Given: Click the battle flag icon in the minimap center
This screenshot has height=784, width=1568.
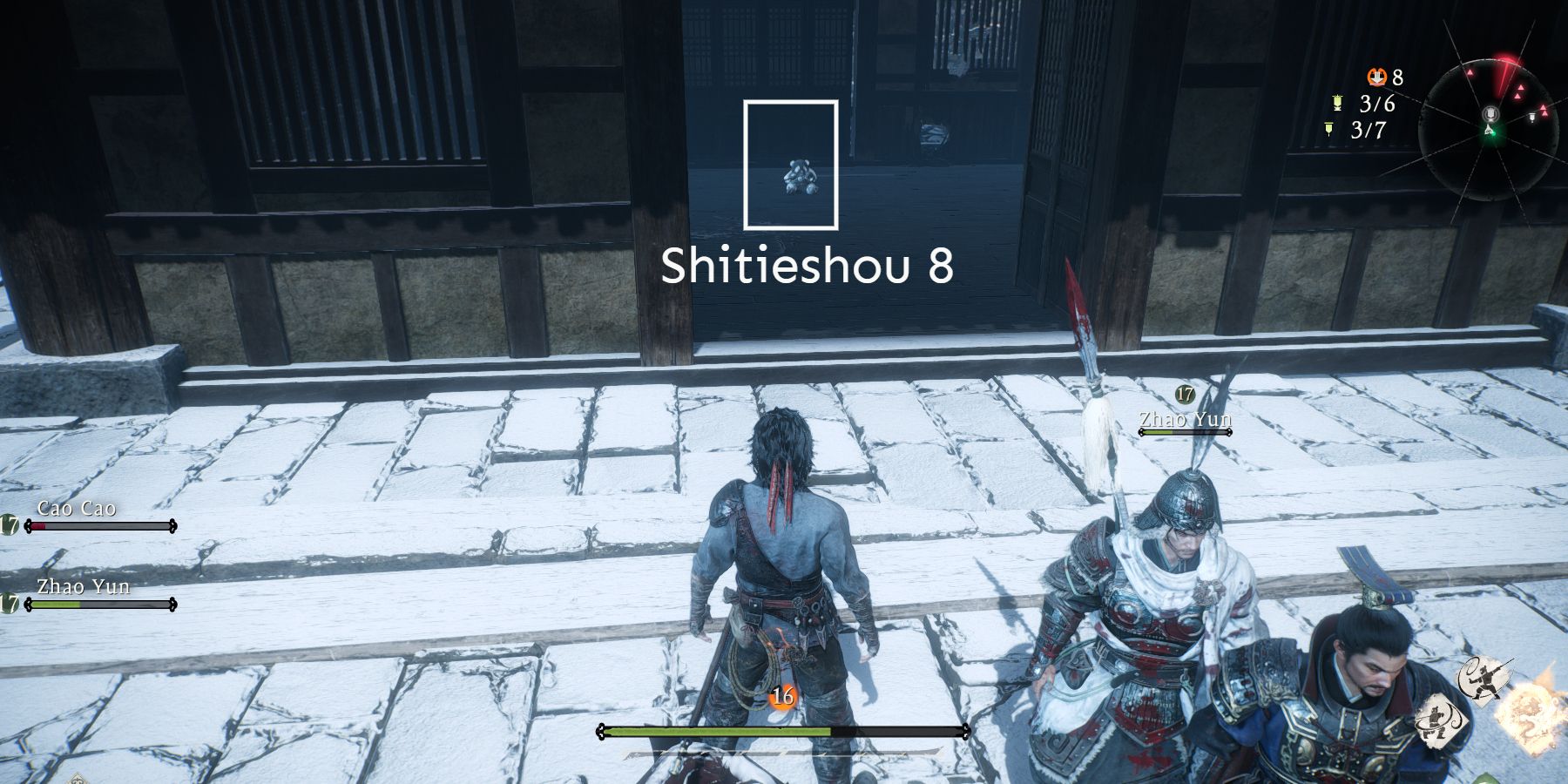Looking at the screenshot, I should point(1490,114).
